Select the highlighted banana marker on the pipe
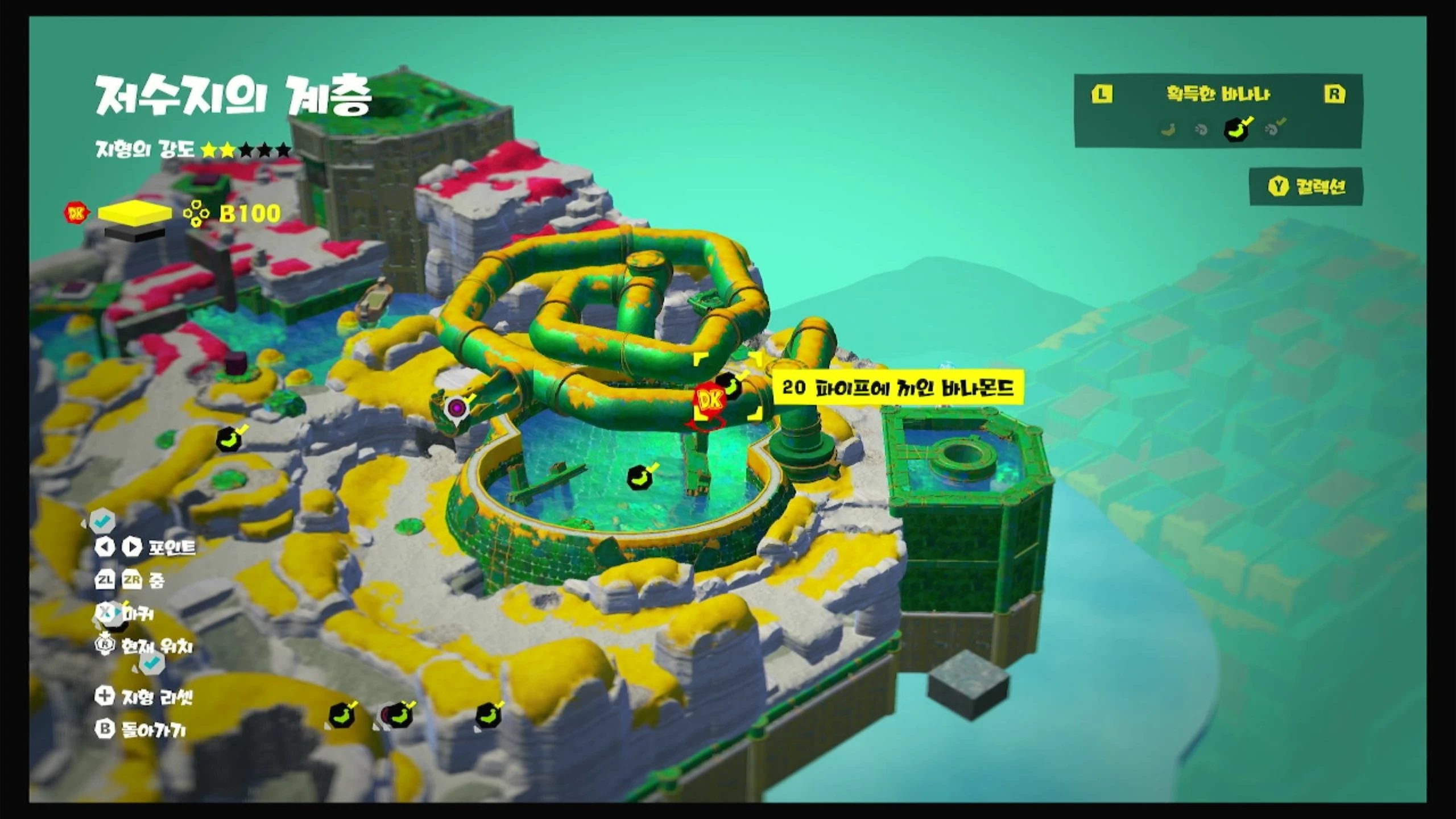Image resolution: width=1456 pixels, height=819 pixels. pos(730,384)
